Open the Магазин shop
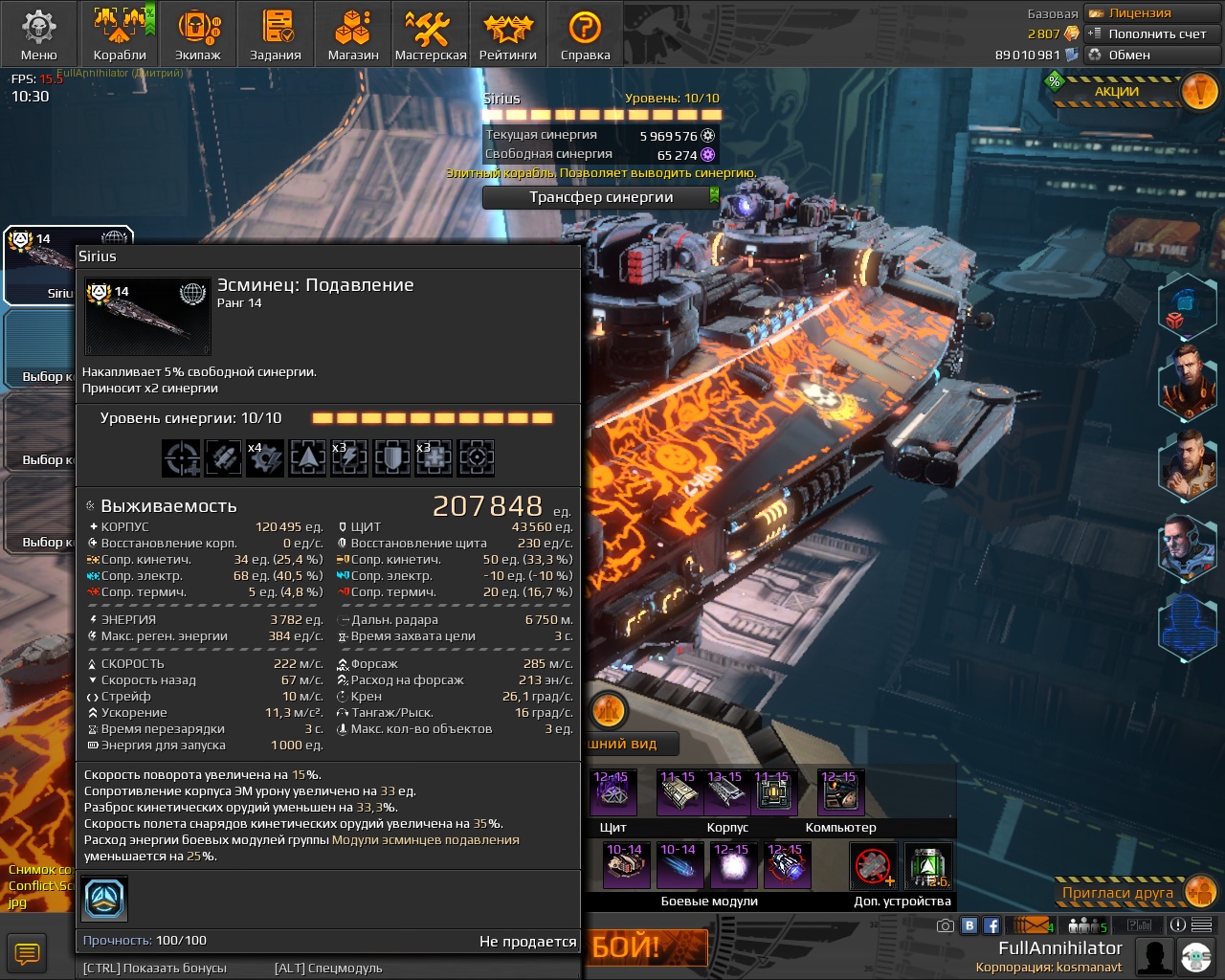1225x980 pixels. [353, 33]
